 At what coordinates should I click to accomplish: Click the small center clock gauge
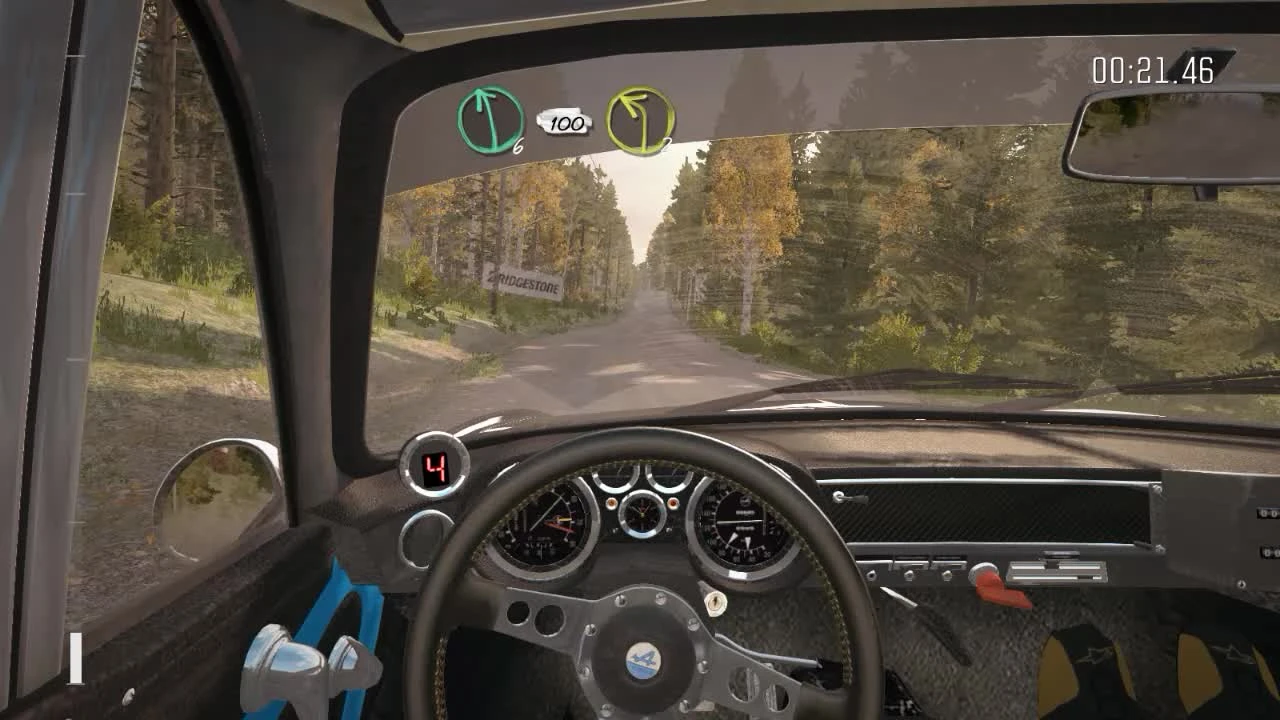coord(641,514)
